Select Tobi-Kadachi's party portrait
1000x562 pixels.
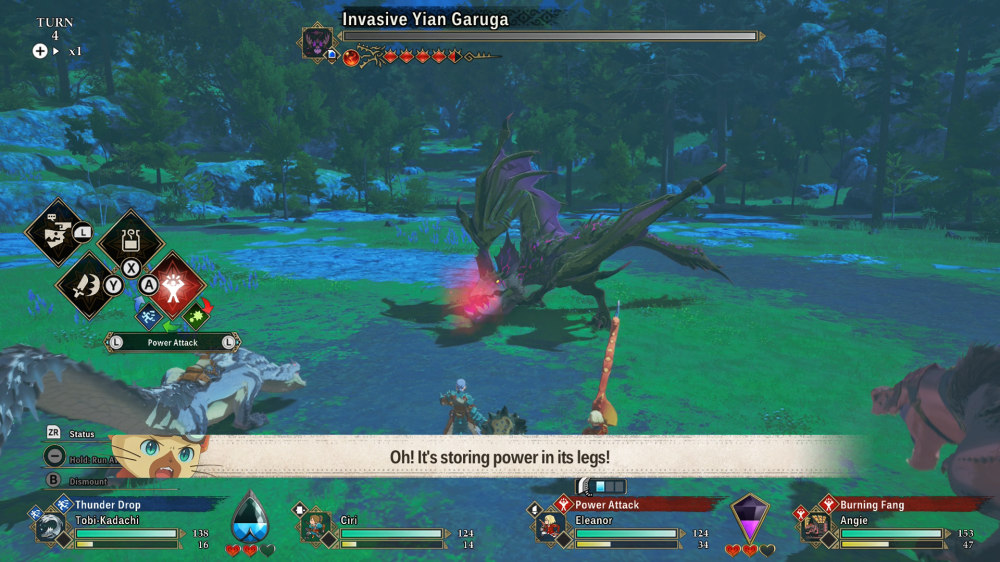pos(49,527)
